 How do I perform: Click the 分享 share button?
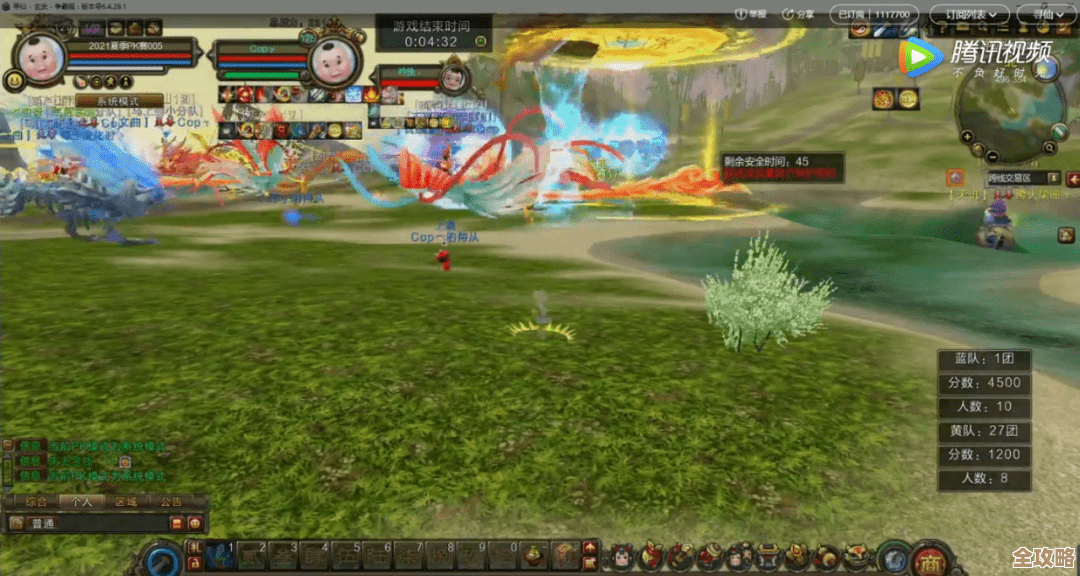(x=798, y=14)
